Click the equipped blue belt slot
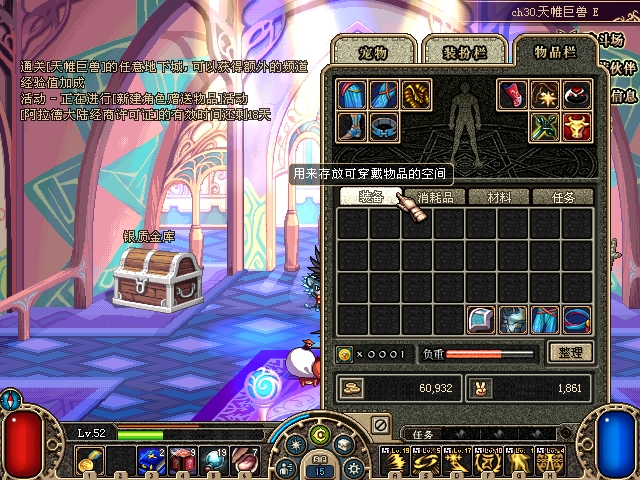The image size is (640, 480). 384,127
